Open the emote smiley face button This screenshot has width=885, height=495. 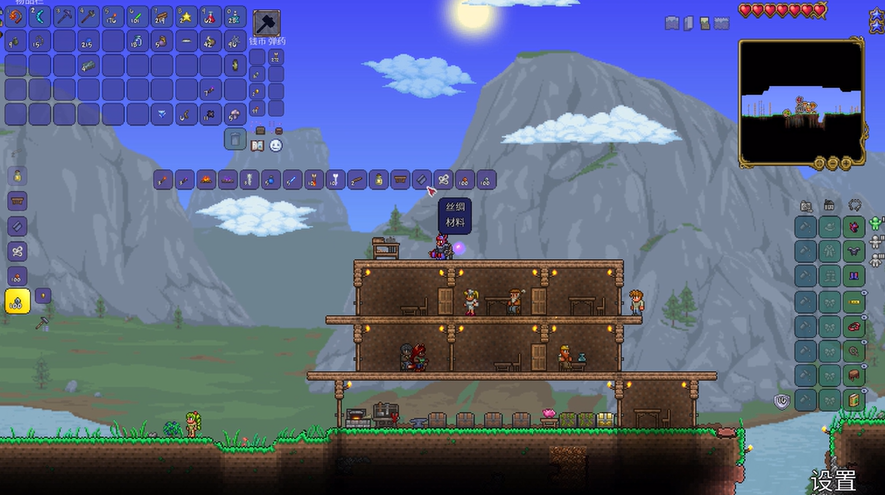pos(276,145)
